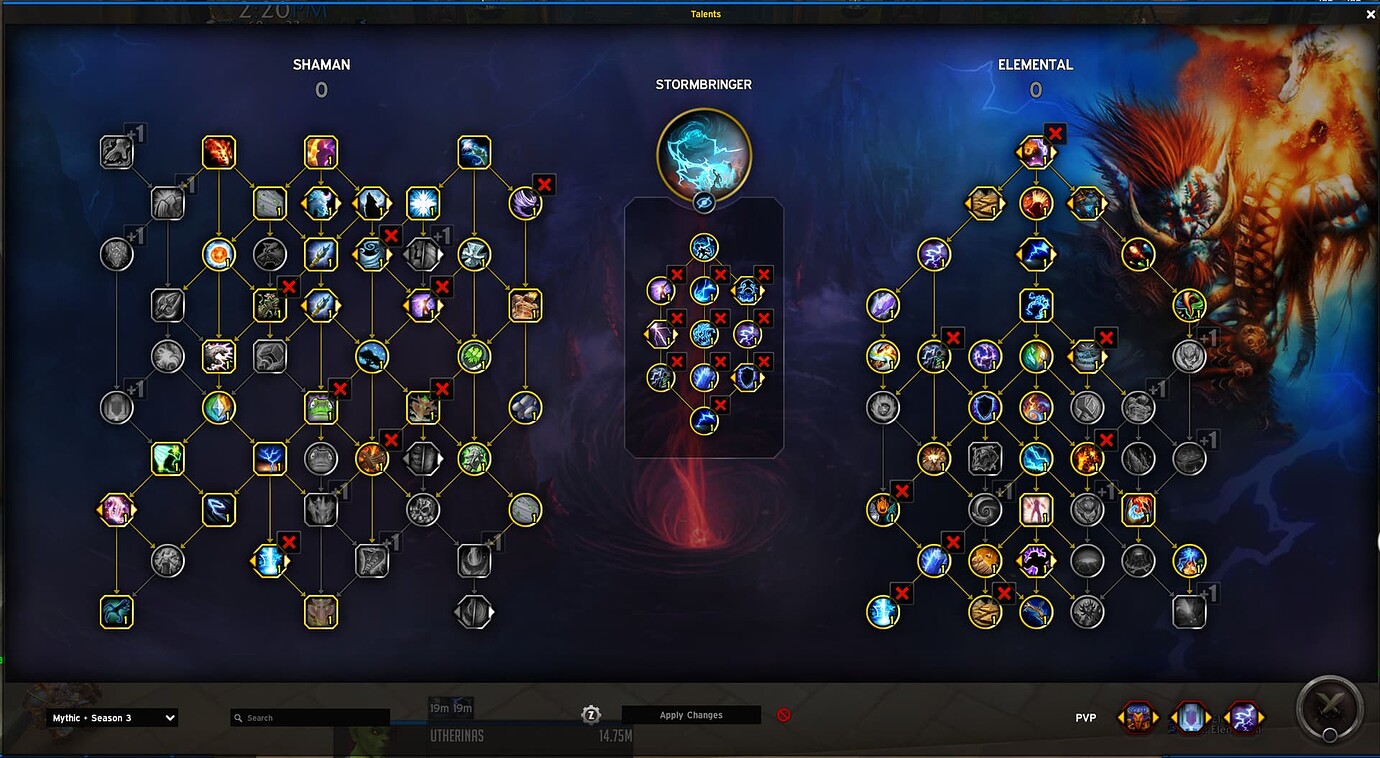Click the Apply Changes button
This screenshot has width=1380, height=758.
[x=691, y=715]
